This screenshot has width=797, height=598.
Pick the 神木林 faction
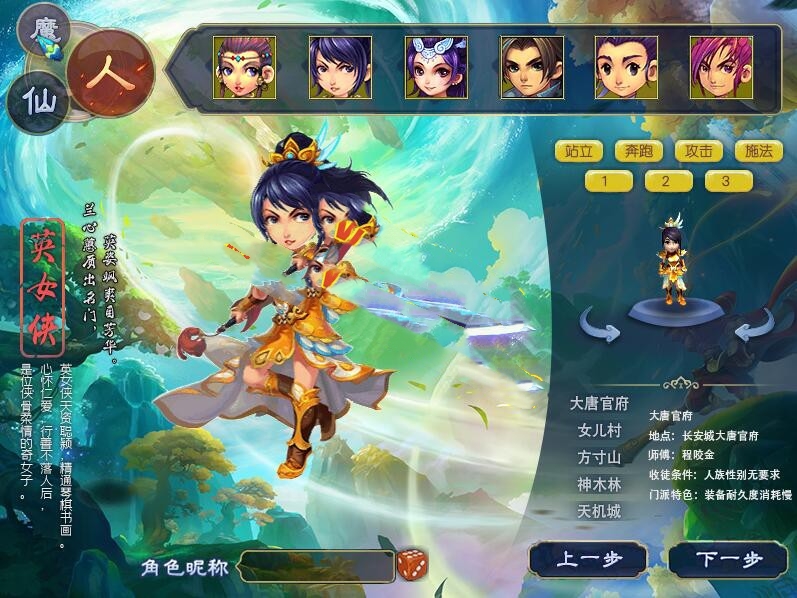click(x=600, y=484)
